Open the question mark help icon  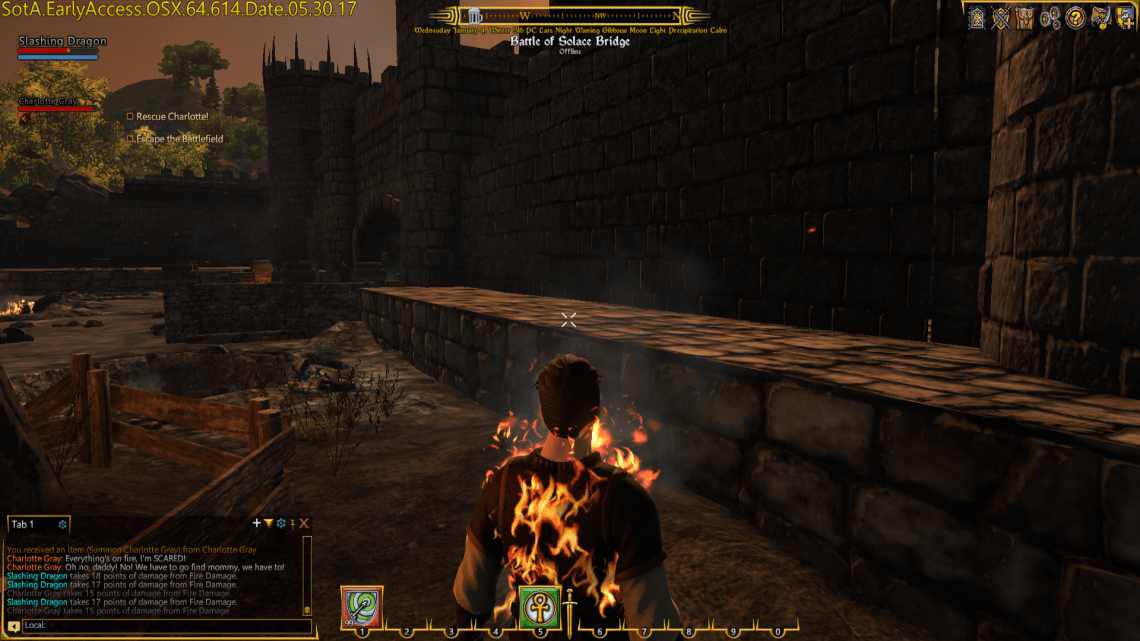(1075, 17)
